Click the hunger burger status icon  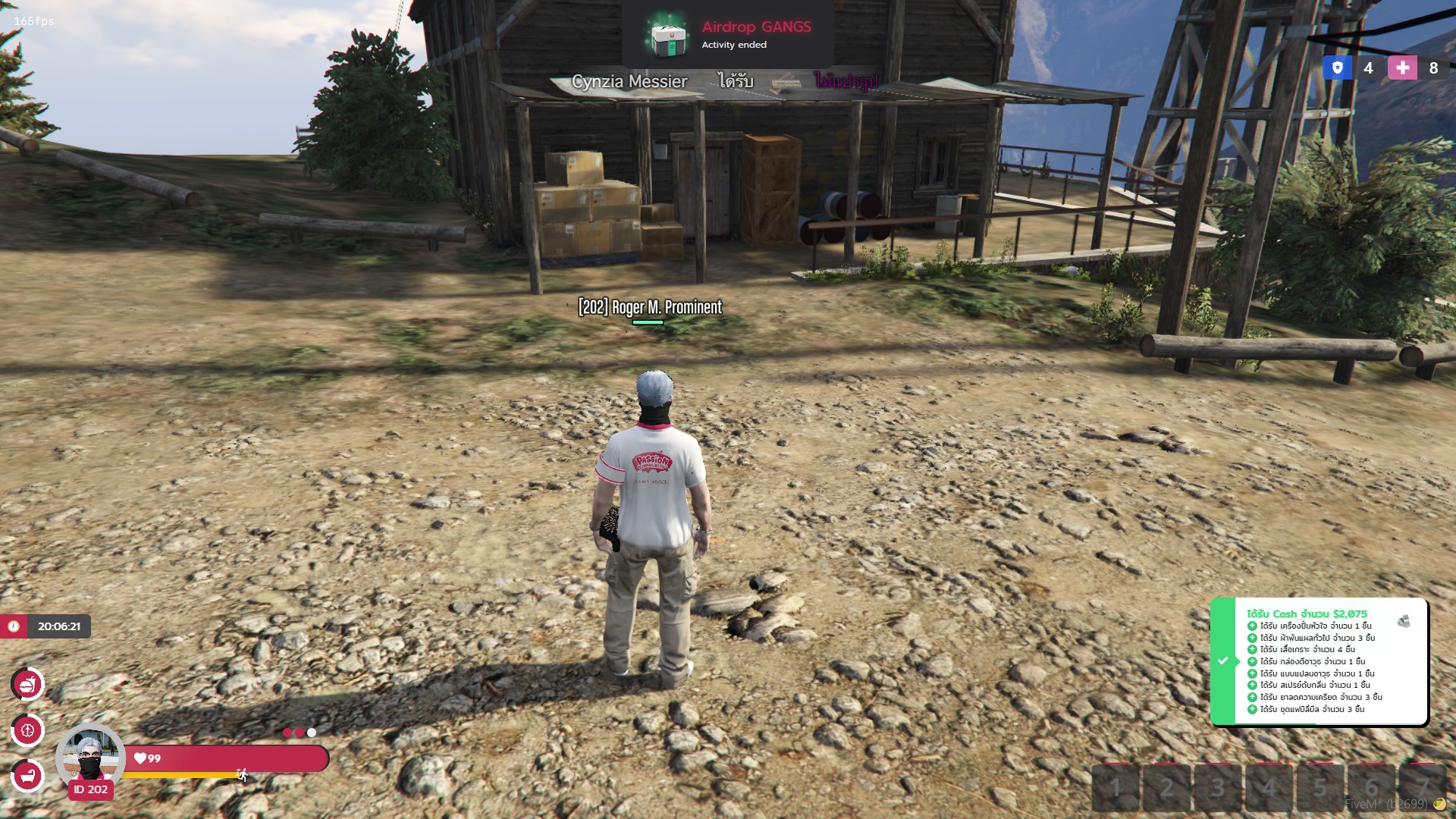[28, 685]
